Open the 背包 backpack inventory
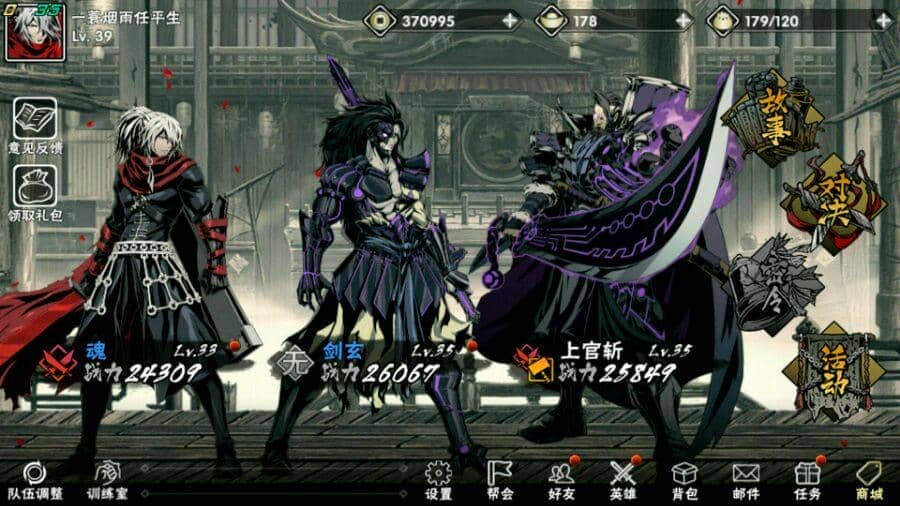Image resolution: width=900 pixels, height=506 pixels. click(684, 481)
